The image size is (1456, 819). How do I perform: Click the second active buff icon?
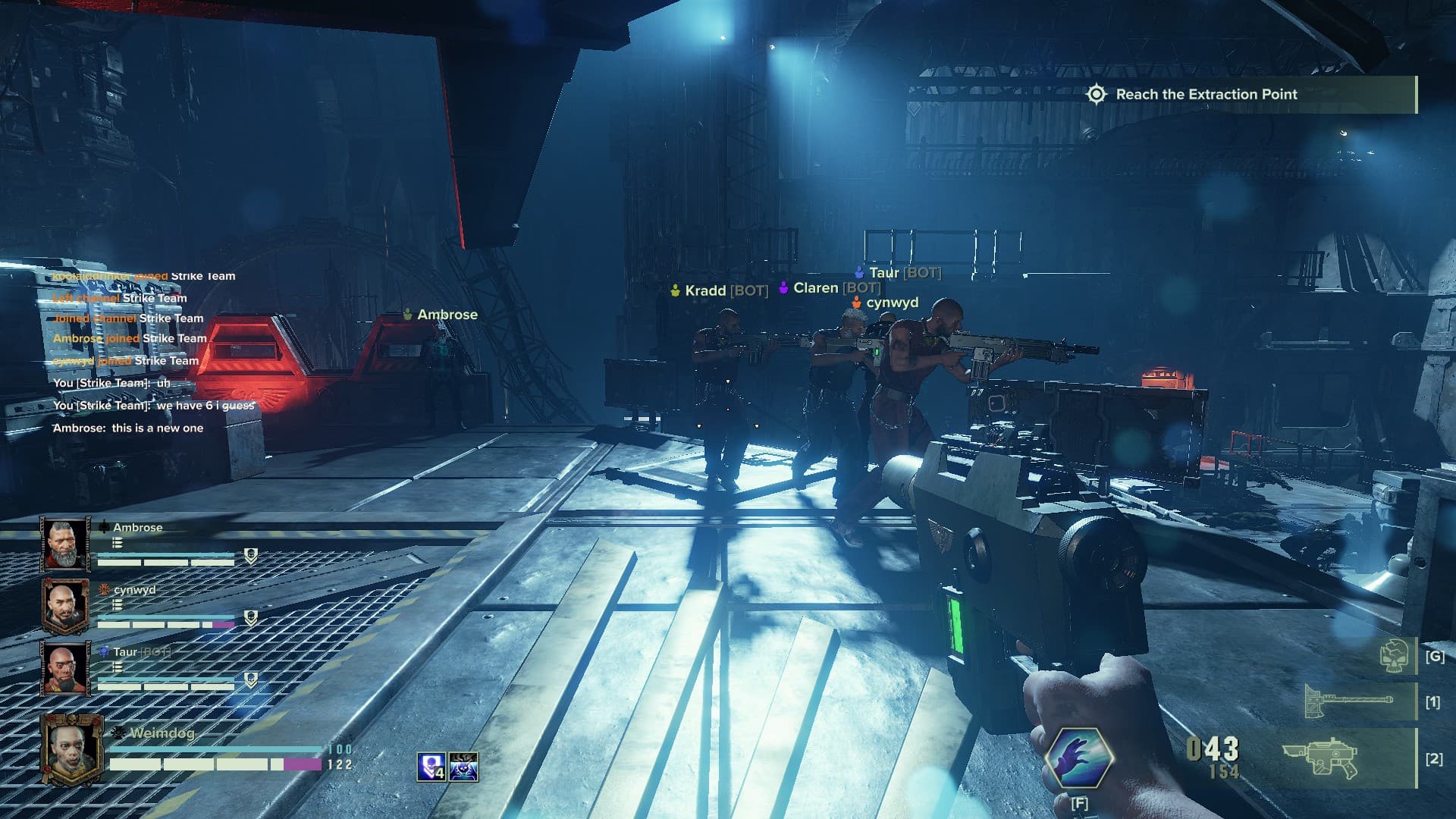[463, 767]
